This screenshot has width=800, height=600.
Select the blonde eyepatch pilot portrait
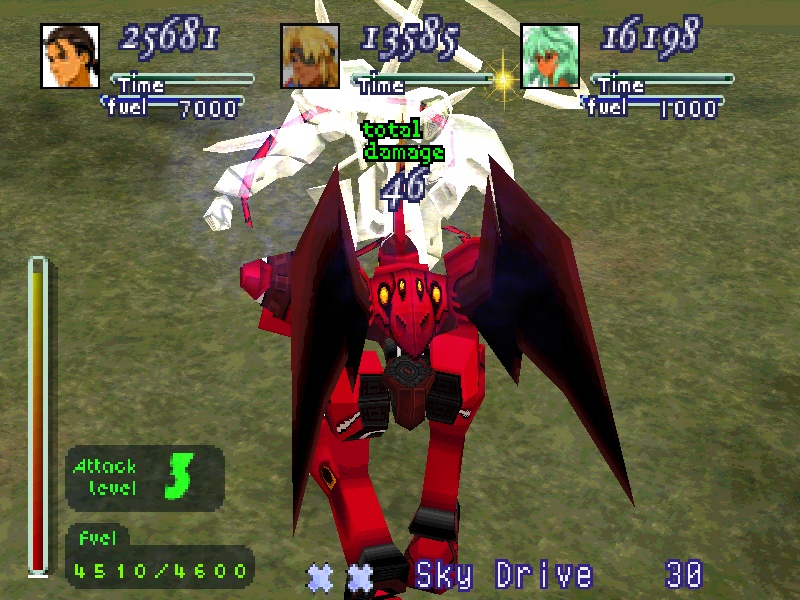pos(310,56)
